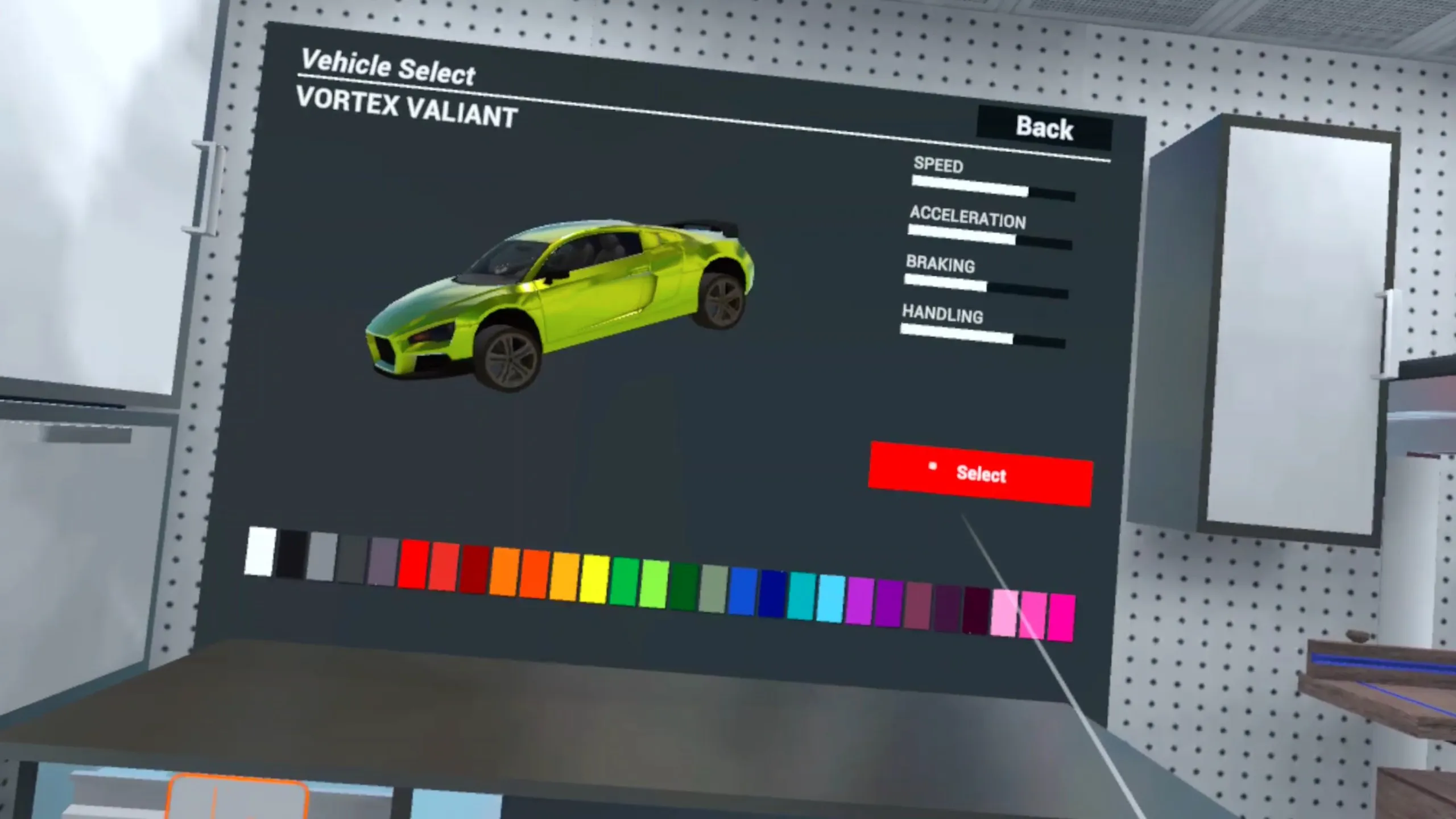Screen dimensions: 1456x819
Task: Choose the teal paint swatch
Action: pos(801,596)
